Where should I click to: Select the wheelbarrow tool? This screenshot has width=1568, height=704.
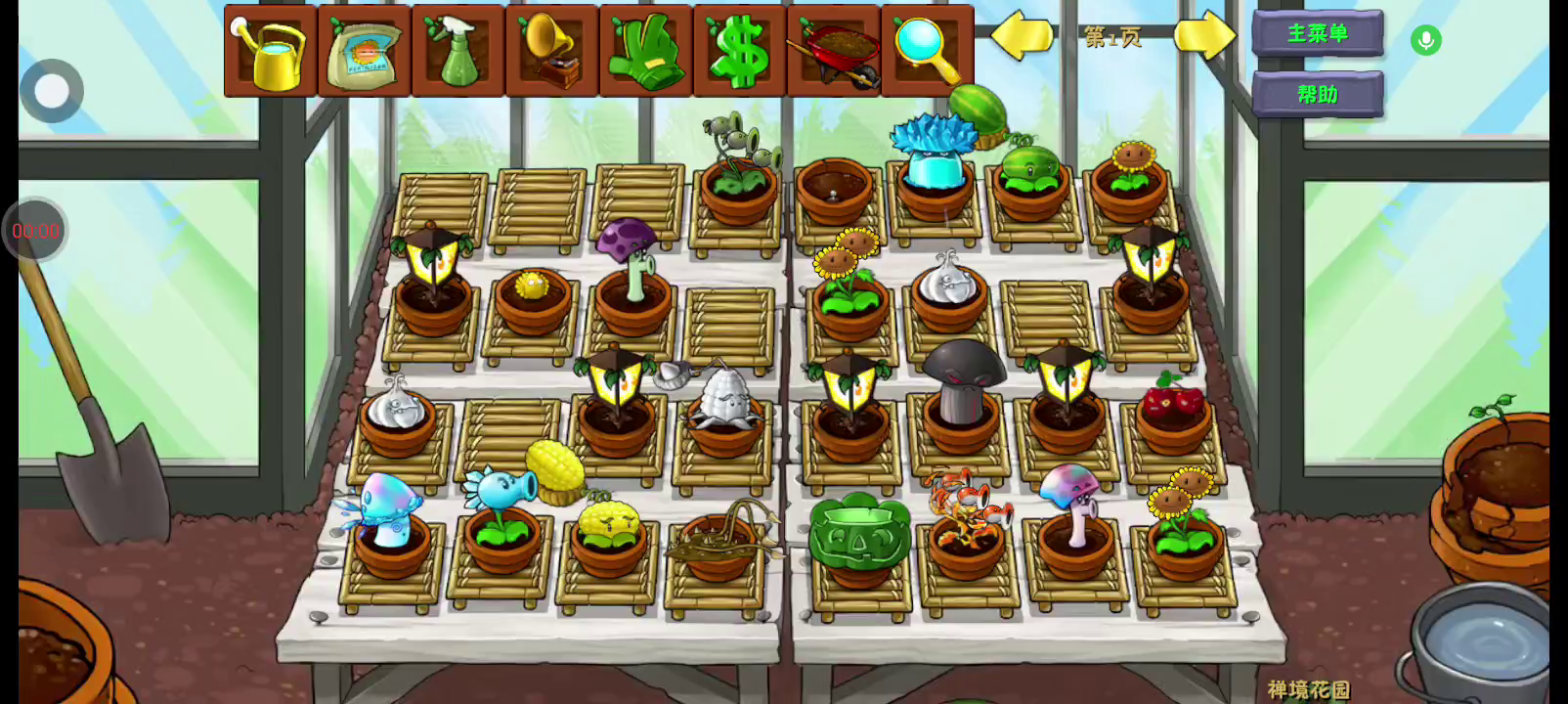(833, 51)
